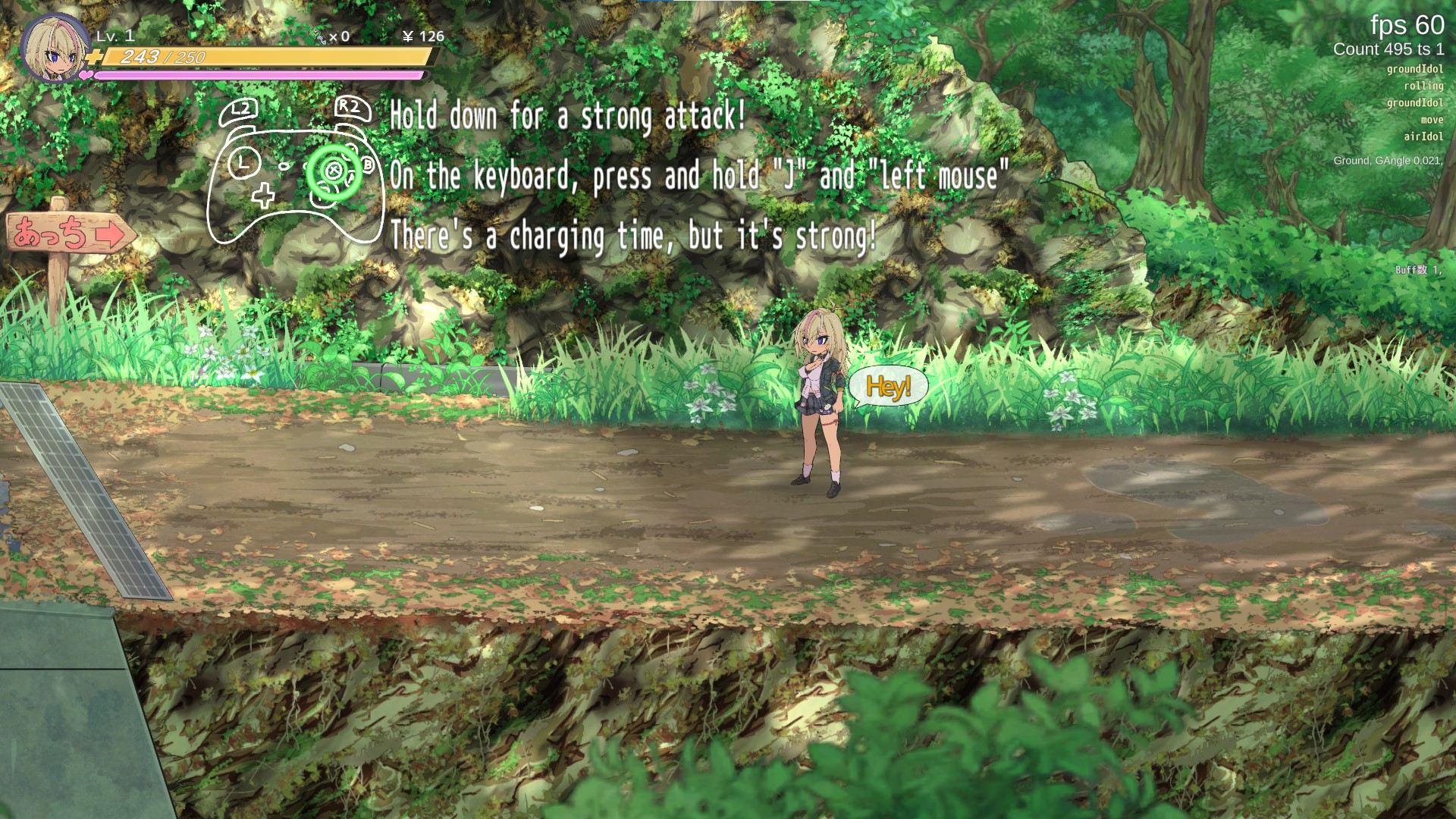Click the blonde character portrait
The width and height of the screenshot is (1456, 819).
click(x=55, y=49)
